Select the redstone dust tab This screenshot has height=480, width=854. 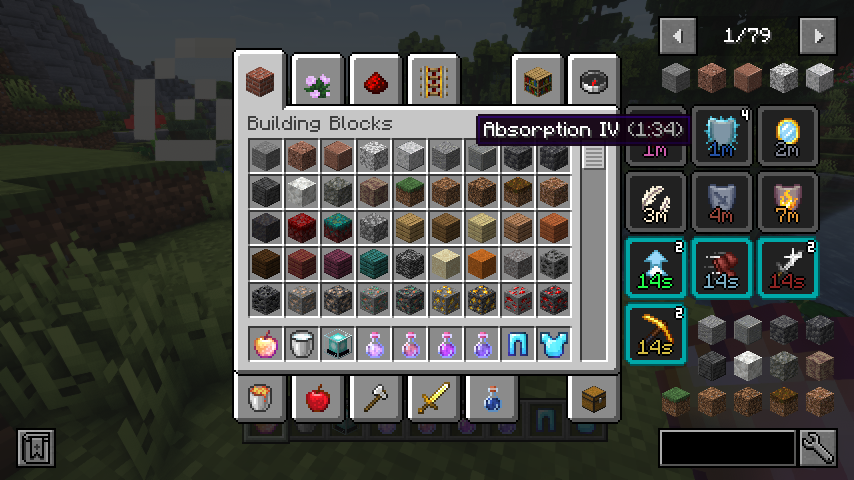coord(375,82)
